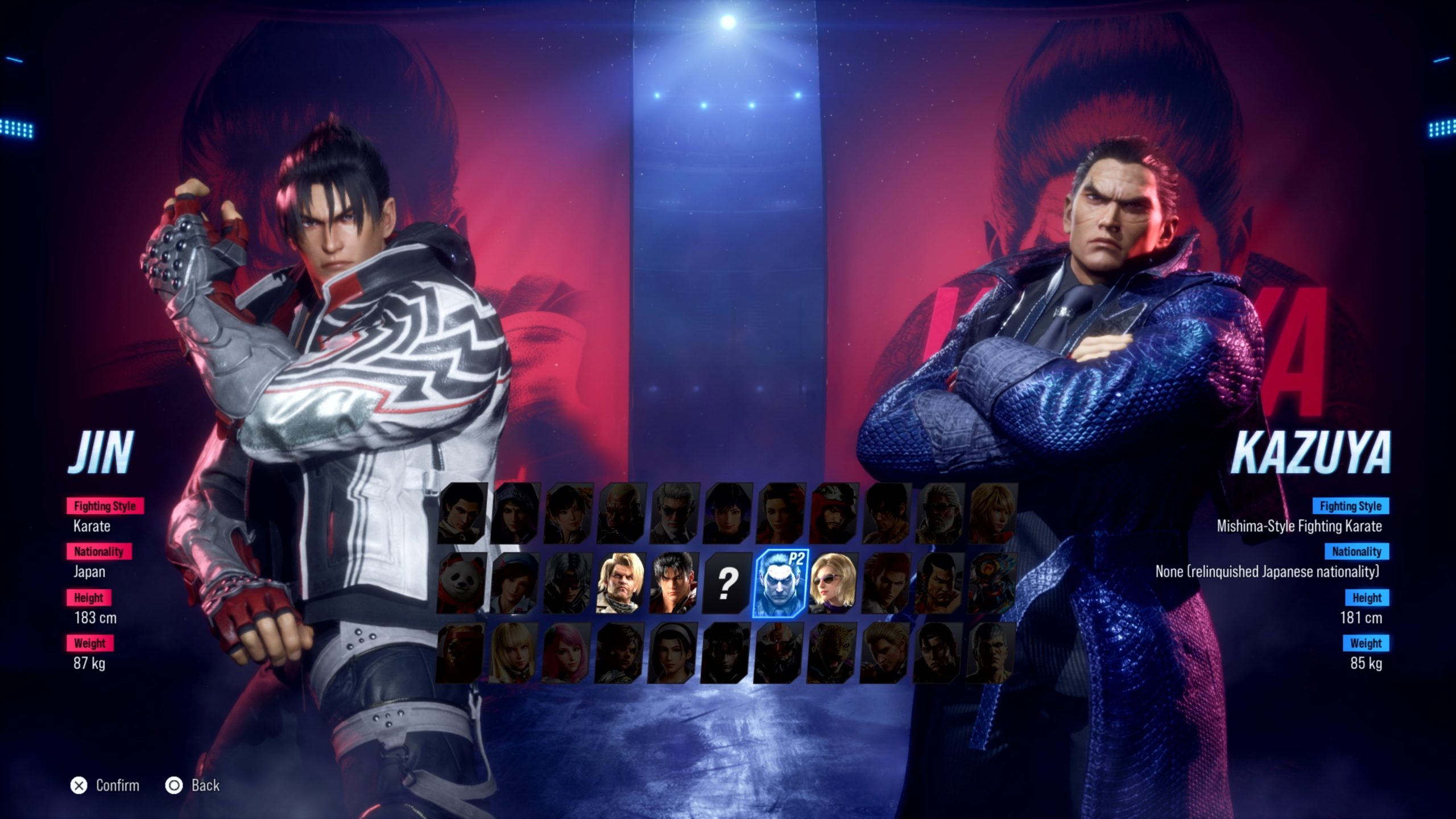Viewport: 1456px width, 819px height.
Task: Click the Confirm prompt label
Action: click(117, 785)
